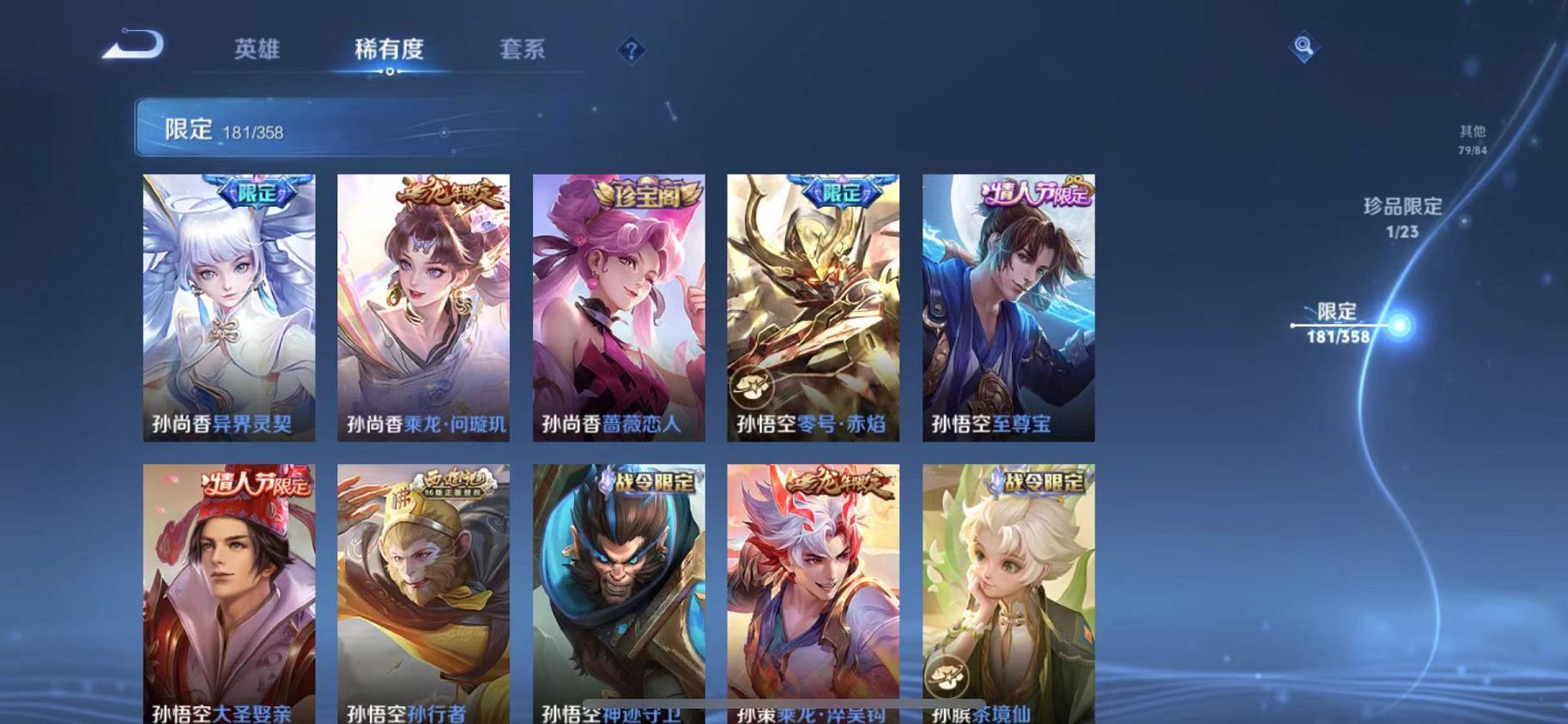The width and height of the screenshot is (1568, 724).
Task: Open the search magnifier at top-right
Action: [1304, 45]
